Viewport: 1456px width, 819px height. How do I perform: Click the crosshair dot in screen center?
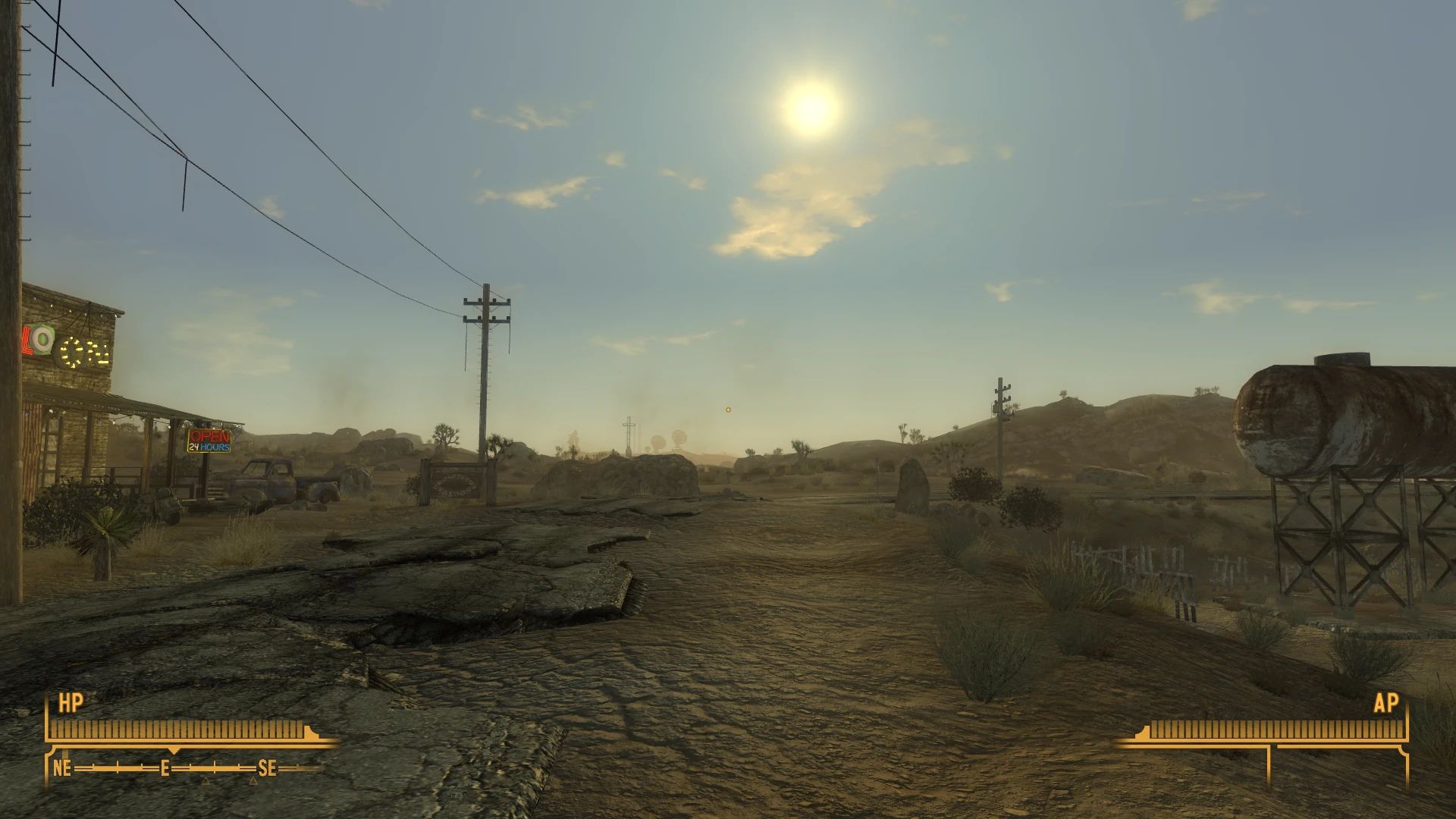coord(728,409)
